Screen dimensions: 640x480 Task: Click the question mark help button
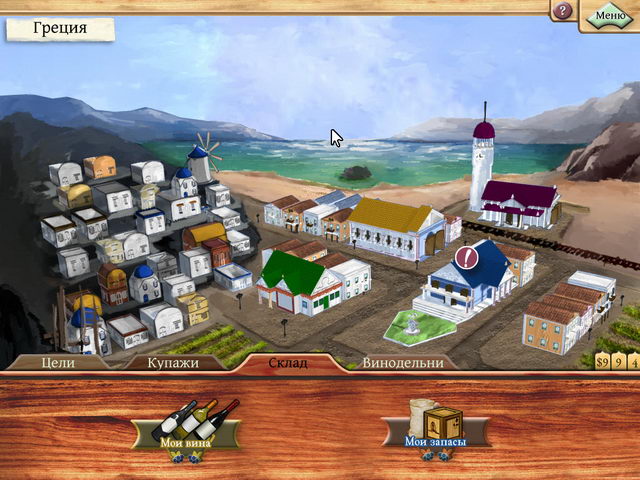coord(563,11)
